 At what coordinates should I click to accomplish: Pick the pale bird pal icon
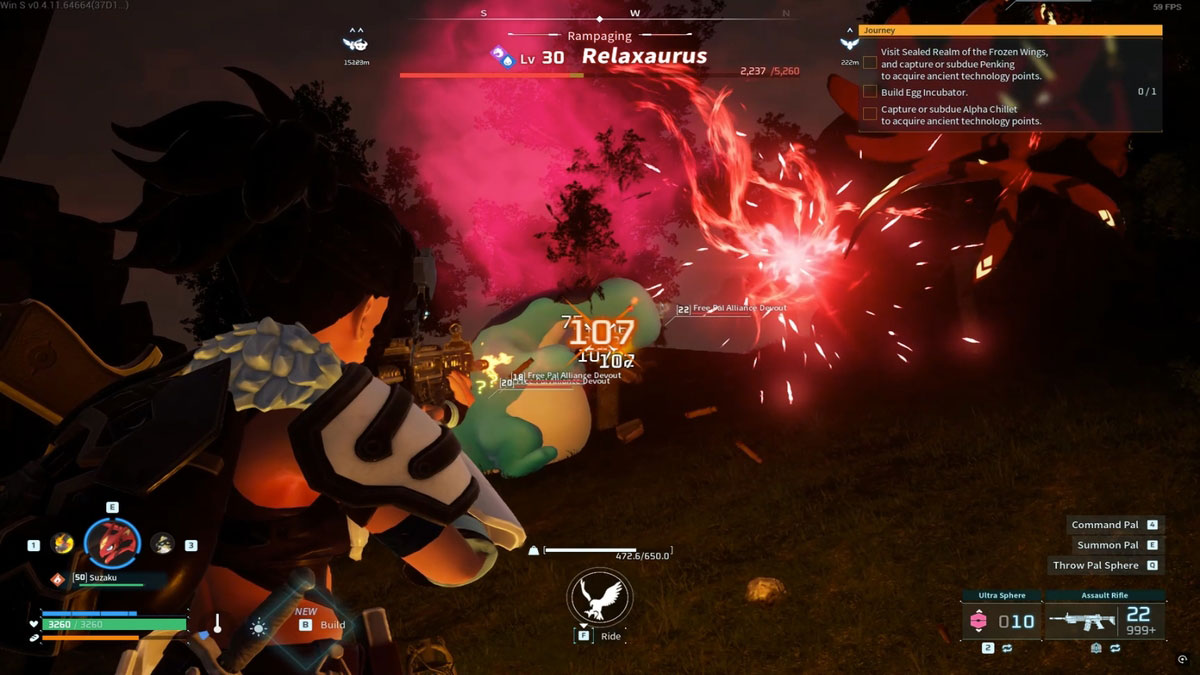(162, 543)
